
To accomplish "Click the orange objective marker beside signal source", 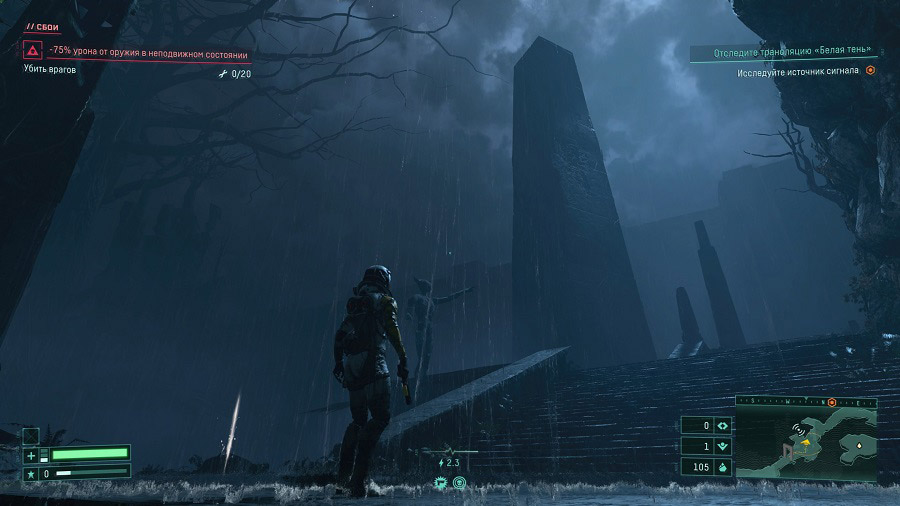I will pyautogui.click(x=870, y=71).
